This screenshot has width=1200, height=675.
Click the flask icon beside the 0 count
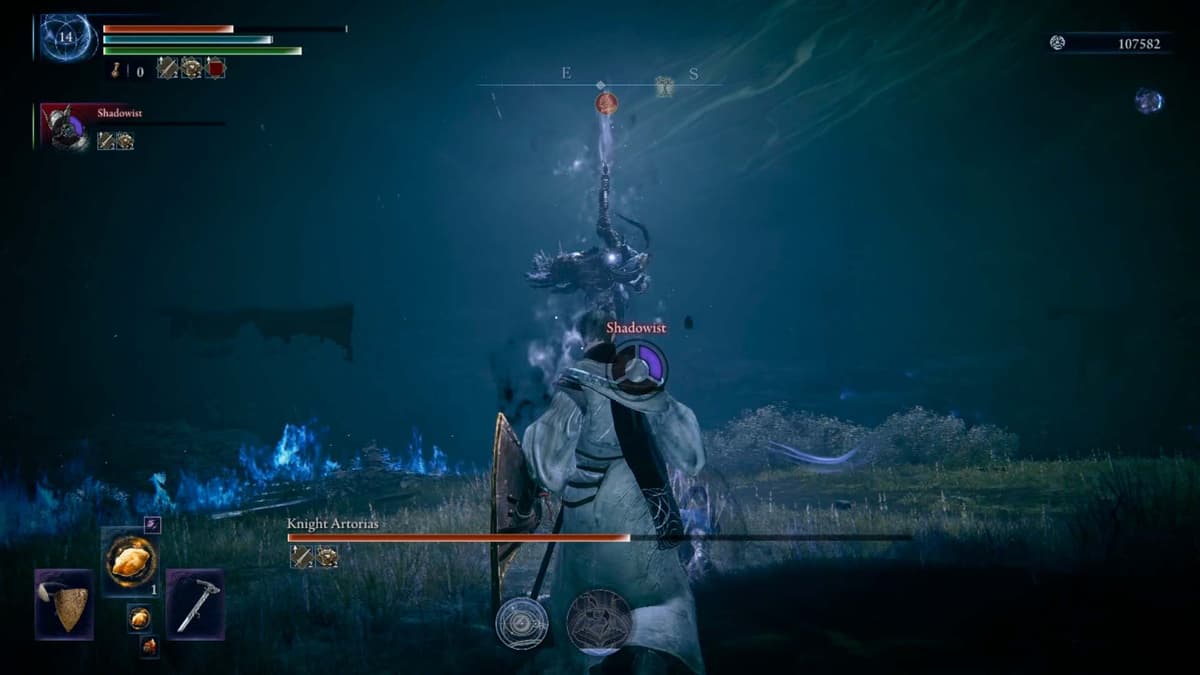tap(117, 70)
